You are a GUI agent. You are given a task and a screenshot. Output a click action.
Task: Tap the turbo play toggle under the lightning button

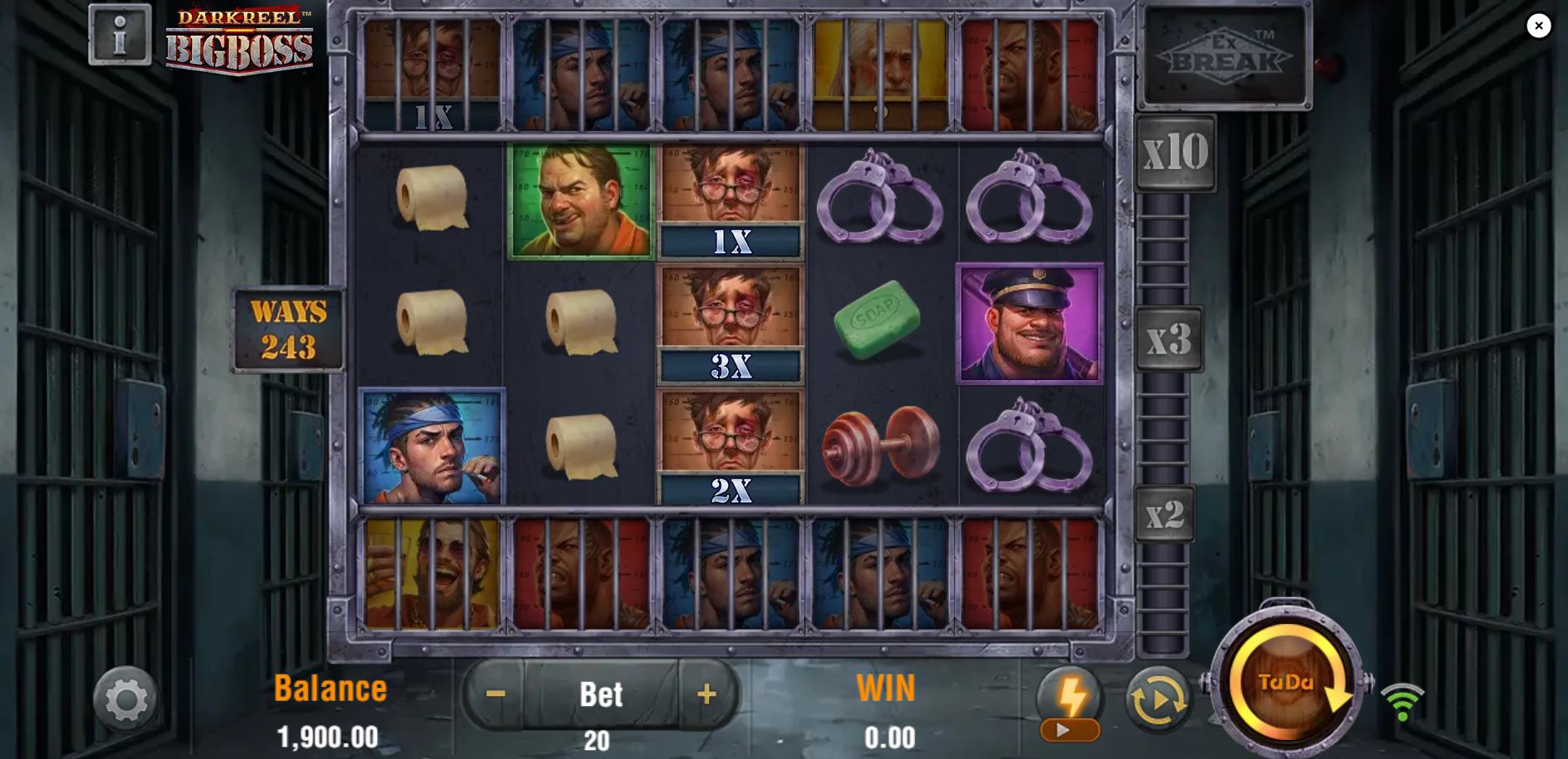click(1068, 731)
